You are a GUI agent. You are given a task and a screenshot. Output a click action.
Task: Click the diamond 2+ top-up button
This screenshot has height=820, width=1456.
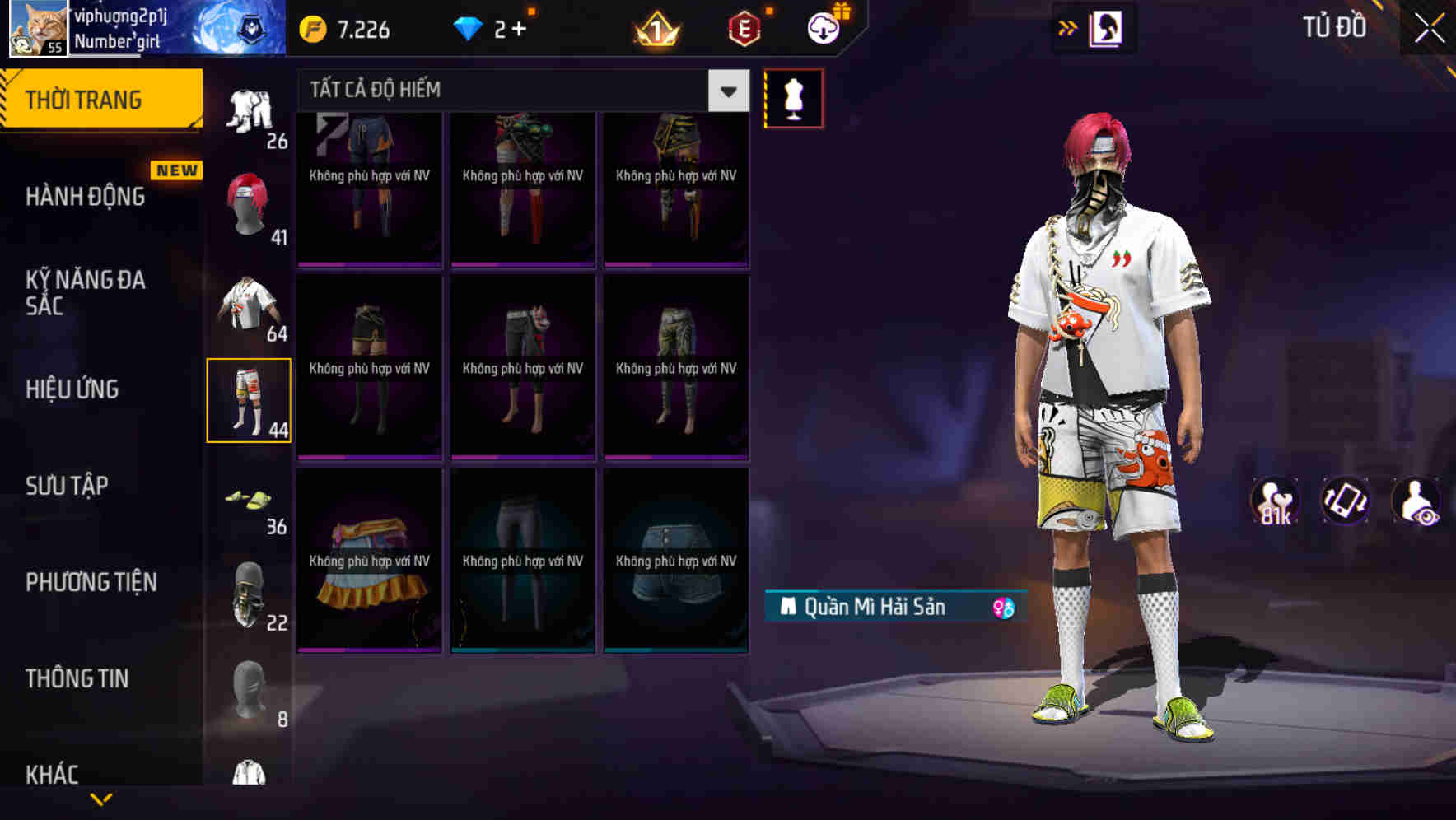coord(494,29)
